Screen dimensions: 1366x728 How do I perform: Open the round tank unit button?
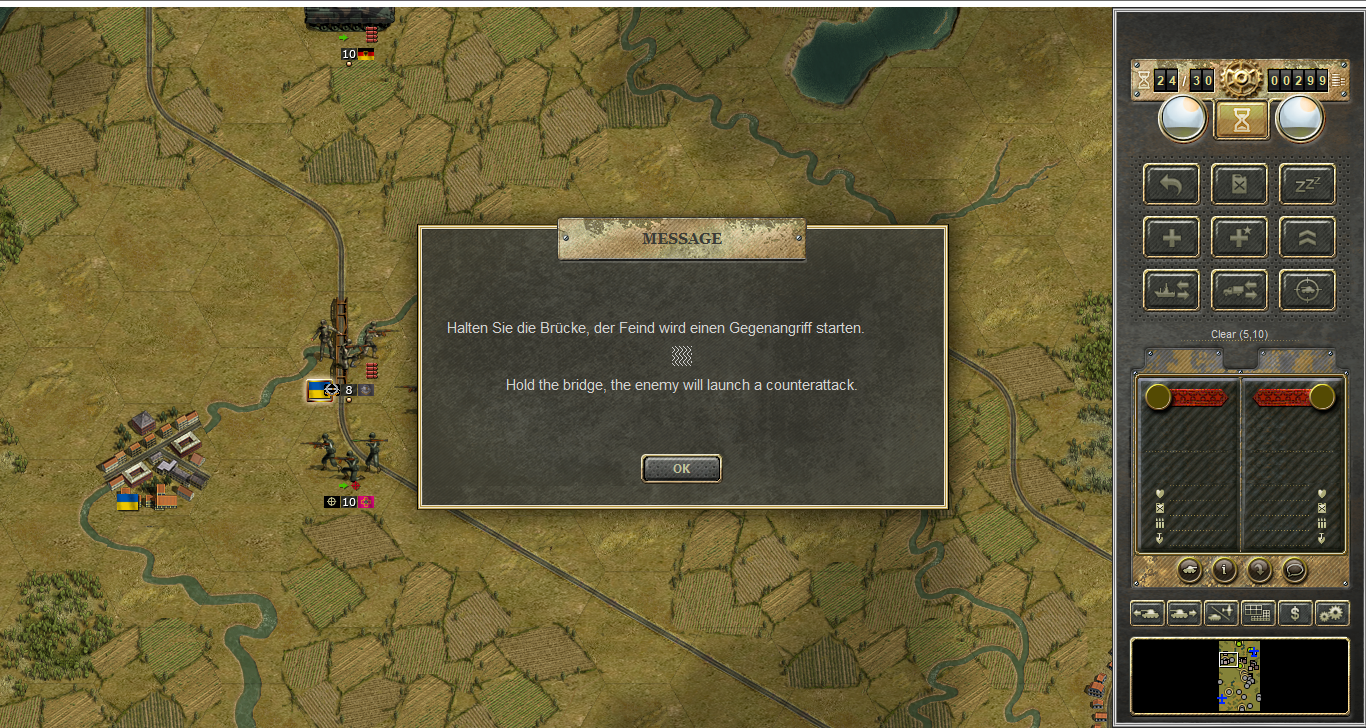pos(1190,570)
